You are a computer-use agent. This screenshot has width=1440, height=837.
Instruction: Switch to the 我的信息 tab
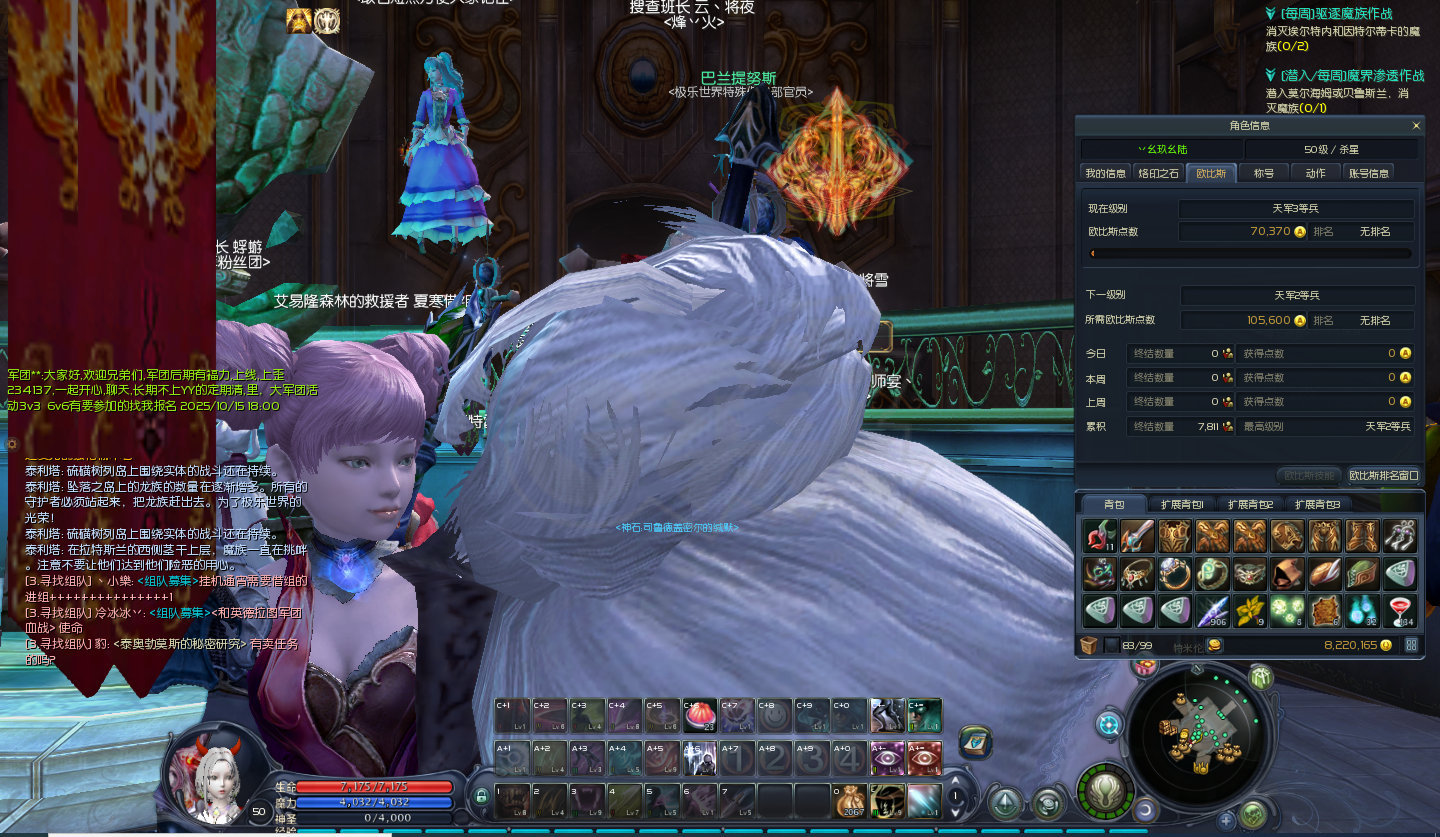tap(1105, 173)
